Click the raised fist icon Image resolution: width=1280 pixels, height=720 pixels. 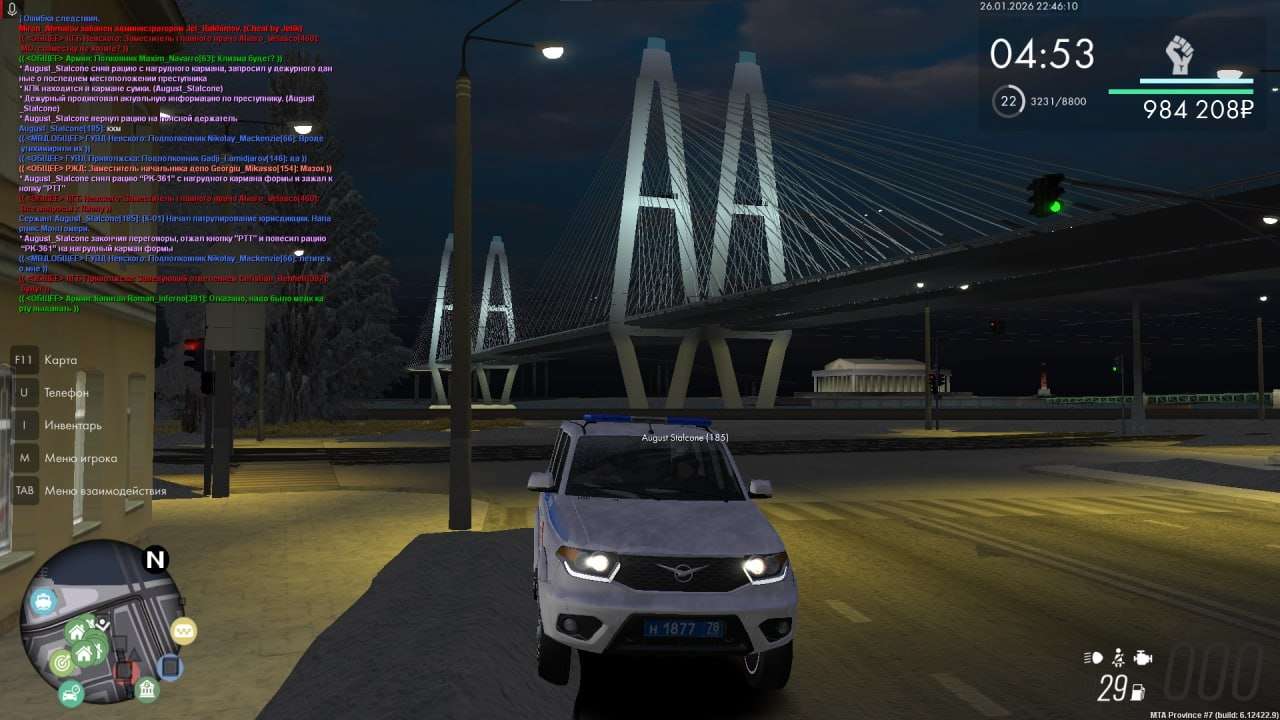click(1180, 55)
